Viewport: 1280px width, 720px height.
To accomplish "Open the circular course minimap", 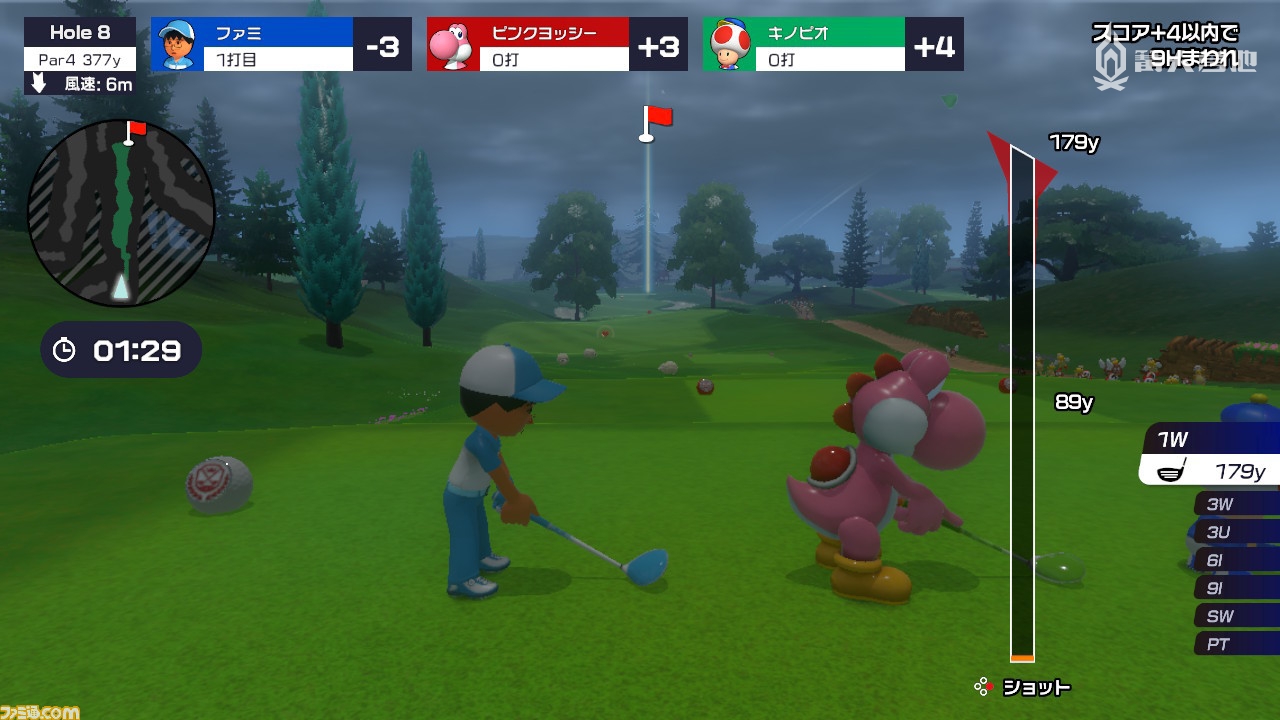I will click(x=121, y=213).
